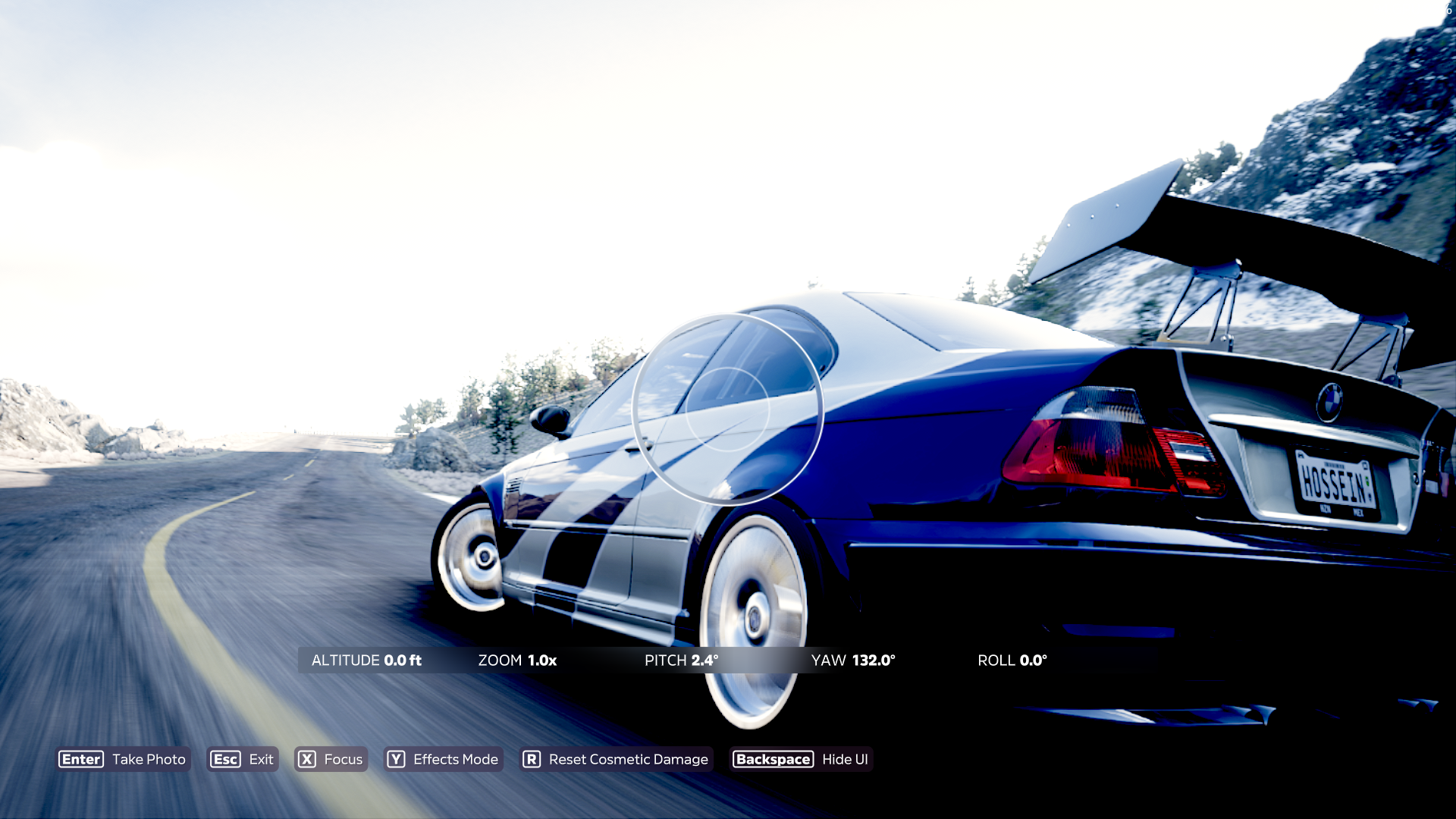This screenshot has height=819, width=1456.
Task: Select Reset Cosmetic Damage
Action: coord(616,759)
